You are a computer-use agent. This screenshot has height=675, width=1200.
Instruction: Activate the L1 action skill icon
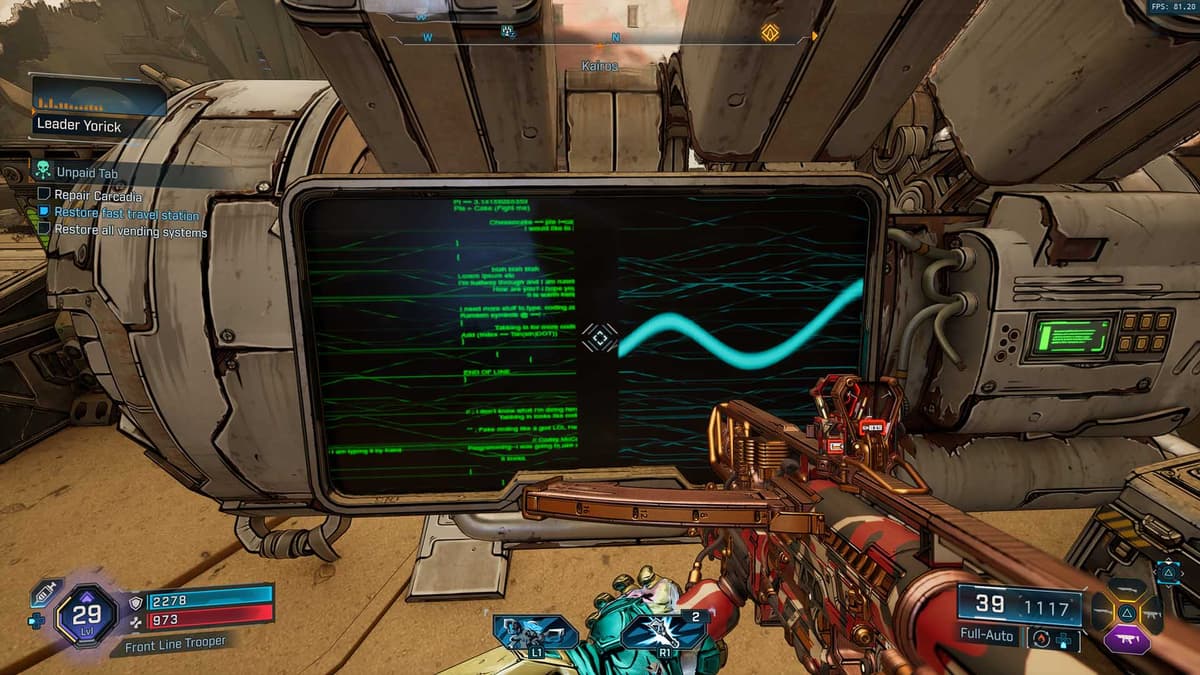pyautogui.click(x=536, y=633)
